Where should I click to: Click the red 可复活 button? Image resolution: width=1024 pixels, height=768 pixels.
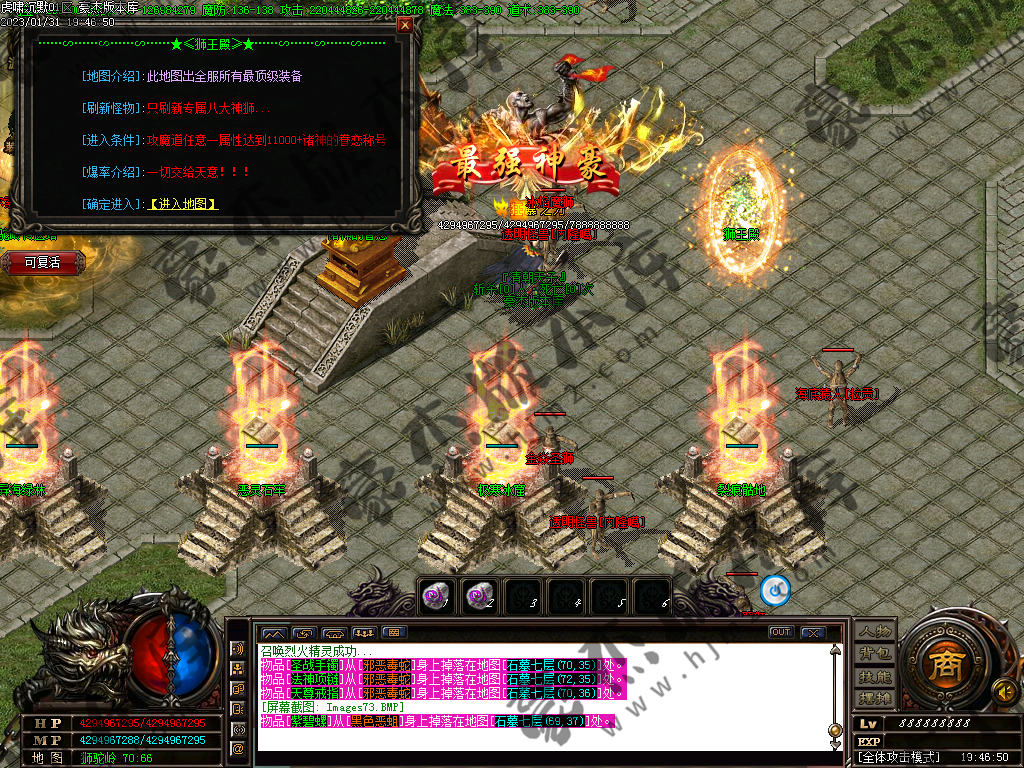[42, 262]
